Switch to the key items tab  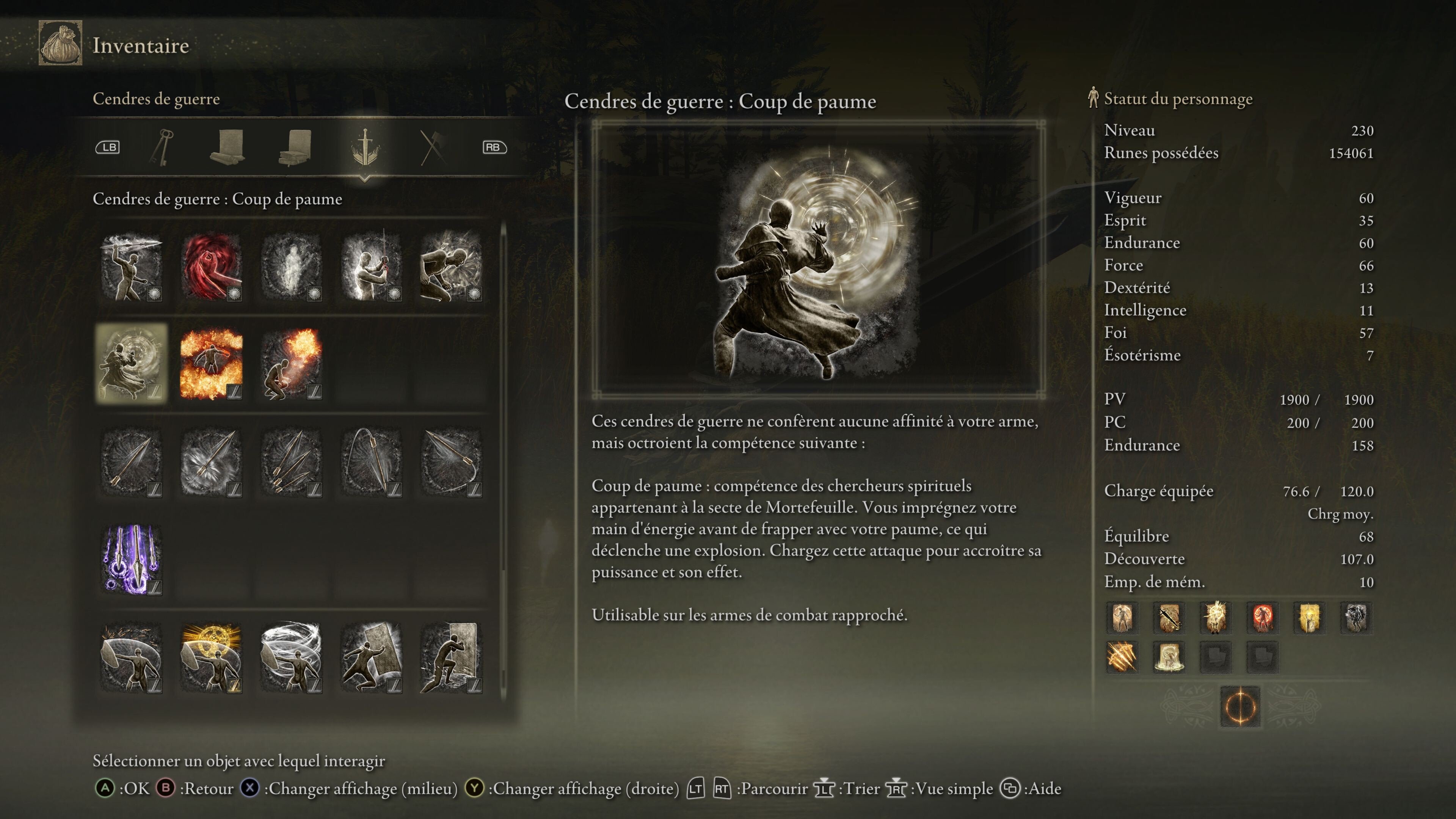tap(162, 147)
